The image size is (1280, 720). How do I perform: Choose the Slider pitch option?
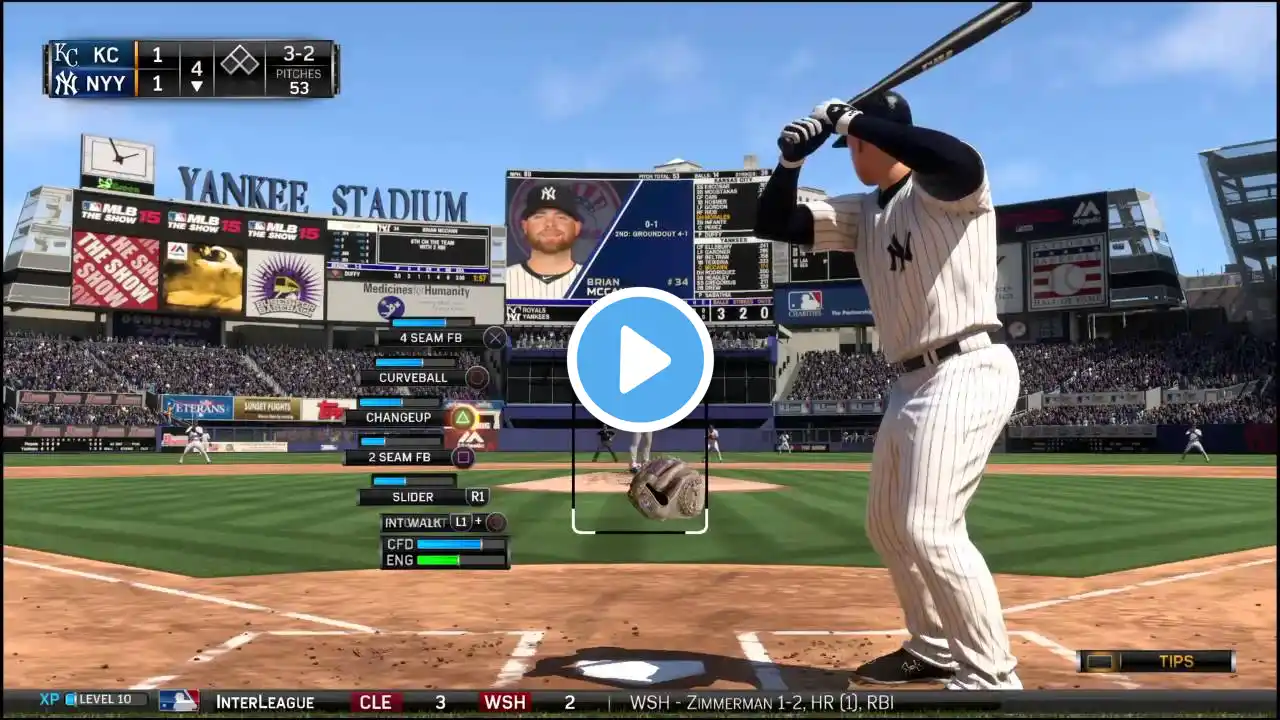(413, 497)
